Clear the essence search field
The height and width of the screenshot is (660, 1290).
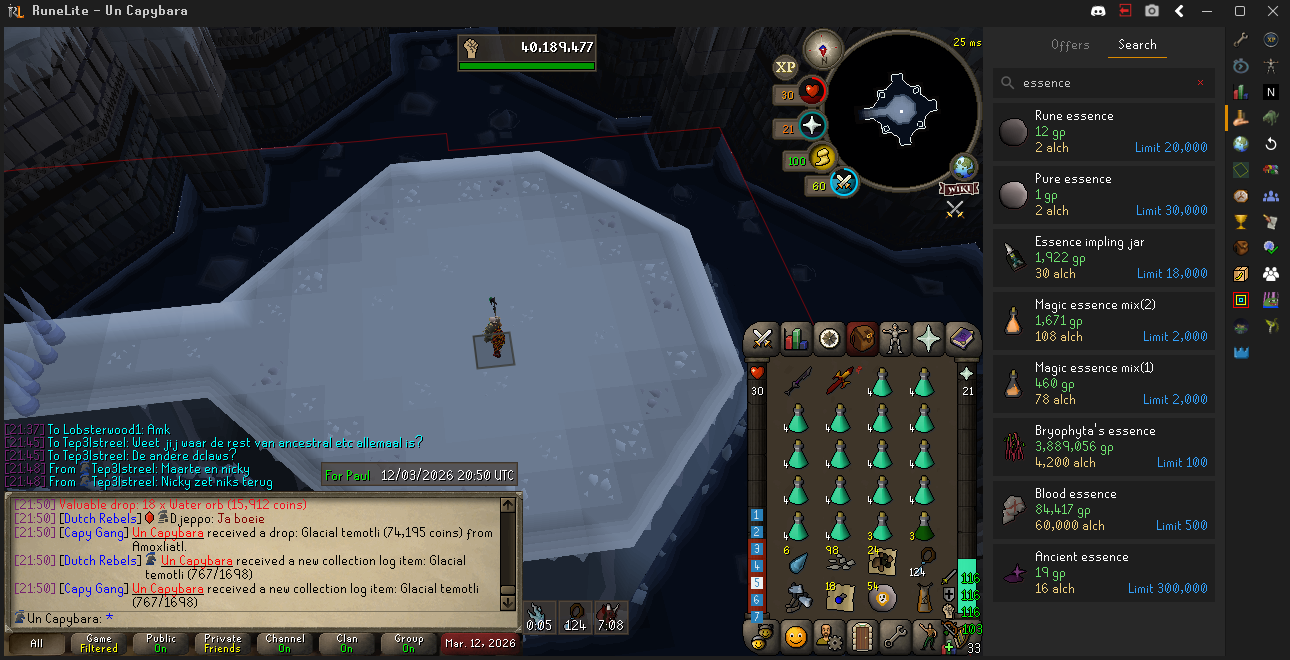click(1200, 83)
